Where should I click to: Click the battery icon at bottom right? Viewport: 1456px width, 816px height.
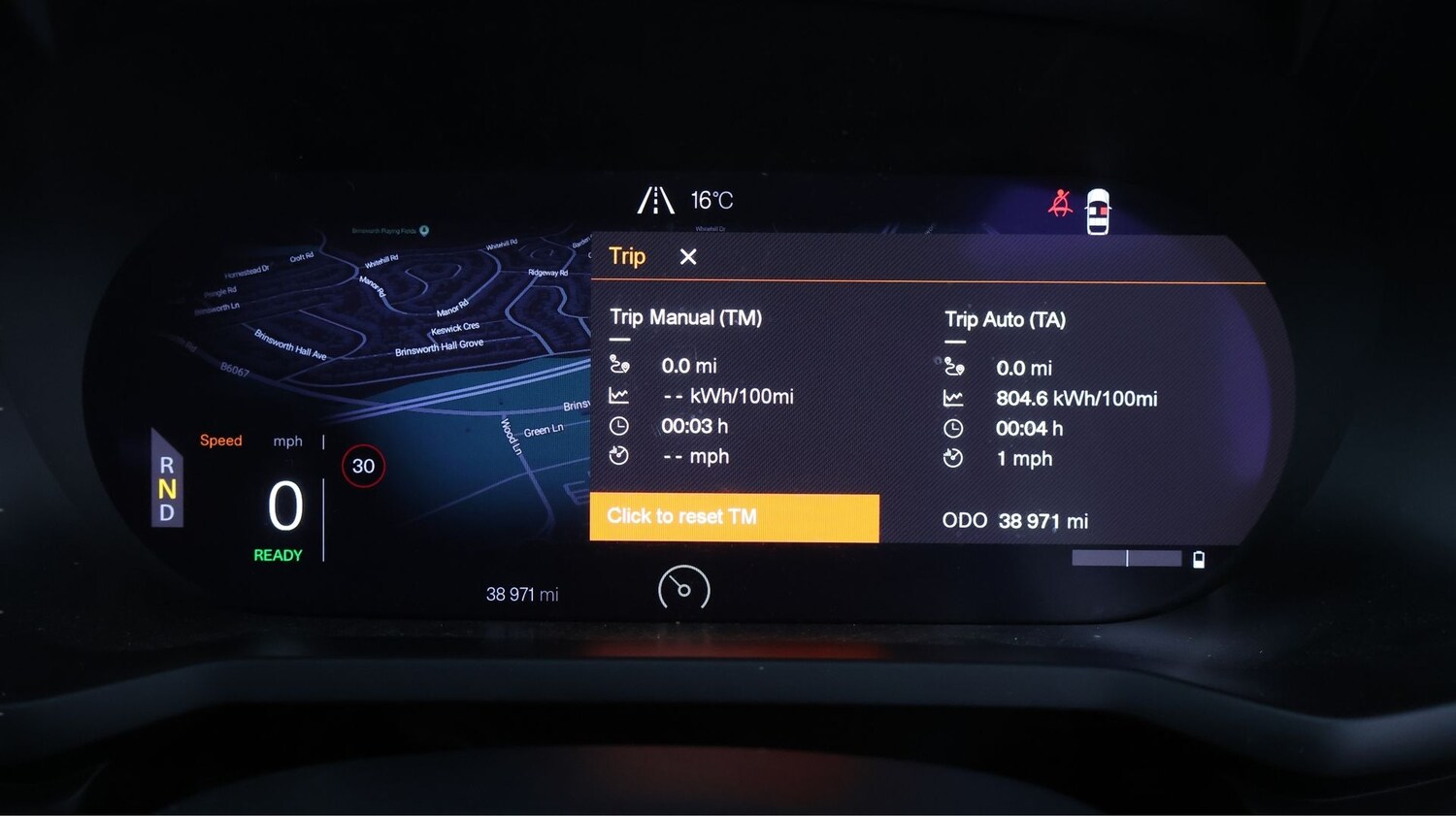1200,559
